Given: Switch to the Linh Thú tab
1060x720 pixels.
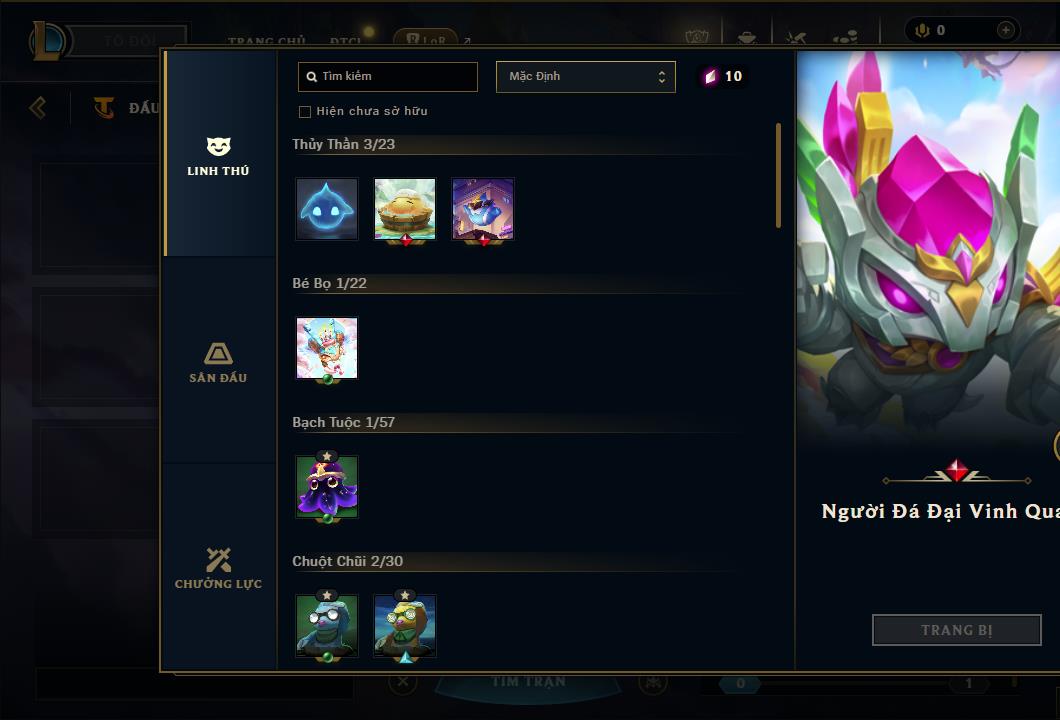Looking at the screenshot, I should click(x=218, y=157).
